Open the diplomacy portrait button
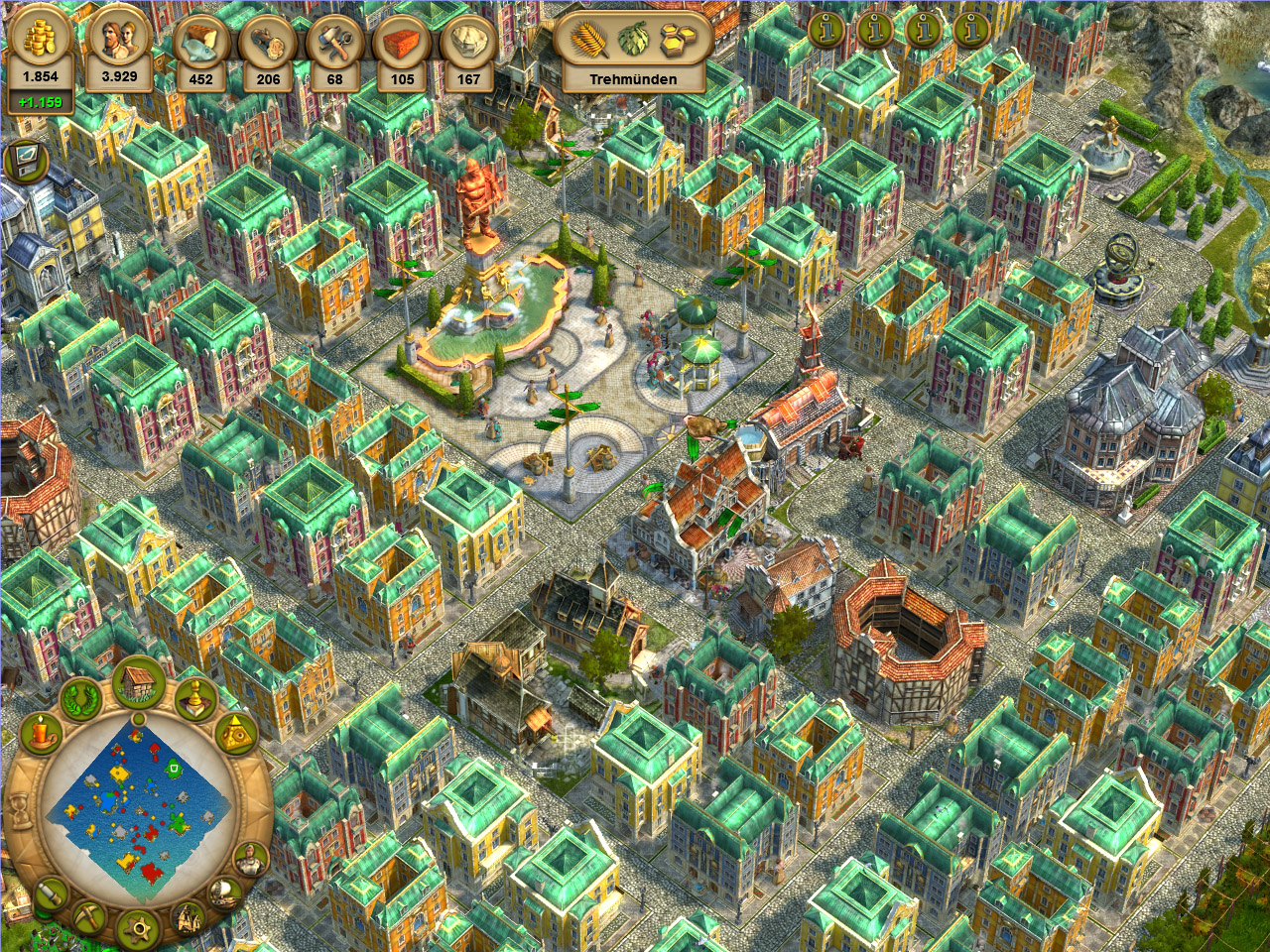Screen dimensions: 1270x952 250,858
